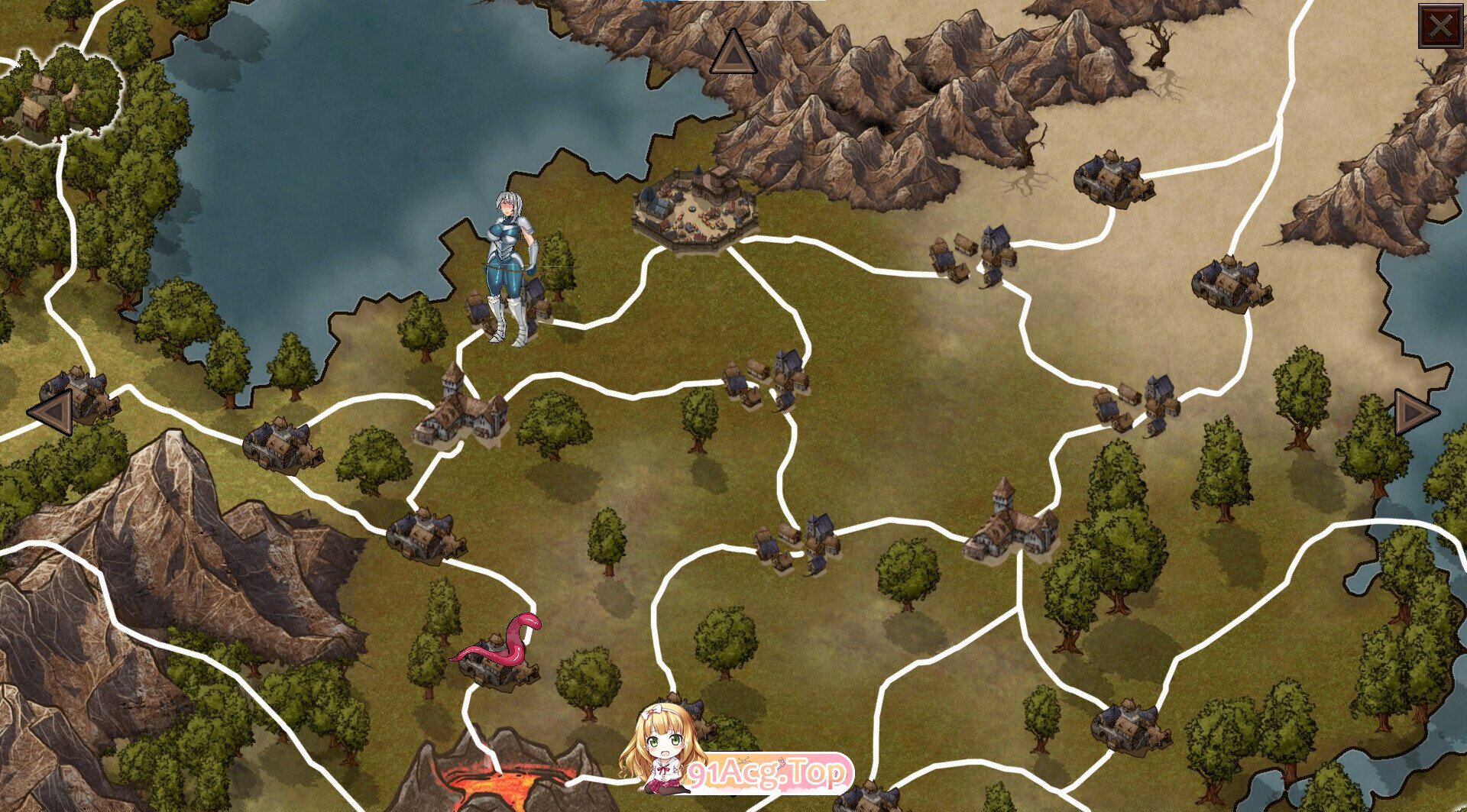
Task: Choose the house marked with a pink tentacle
Action: tap(498, 657)
